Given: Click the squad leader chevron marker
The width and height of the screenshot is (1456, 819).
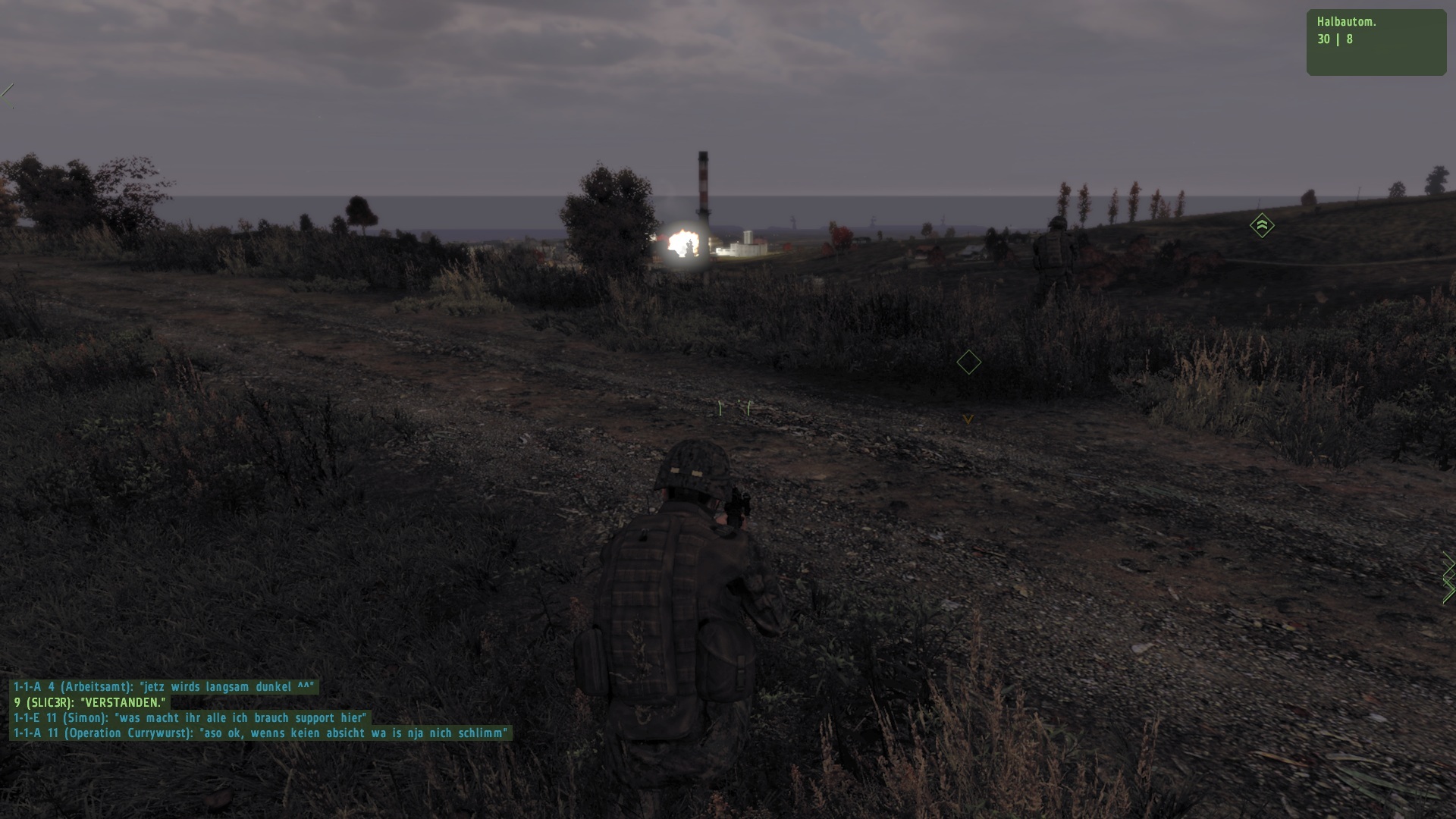Looking at the screenshot, I should (x=1262, y=225).
